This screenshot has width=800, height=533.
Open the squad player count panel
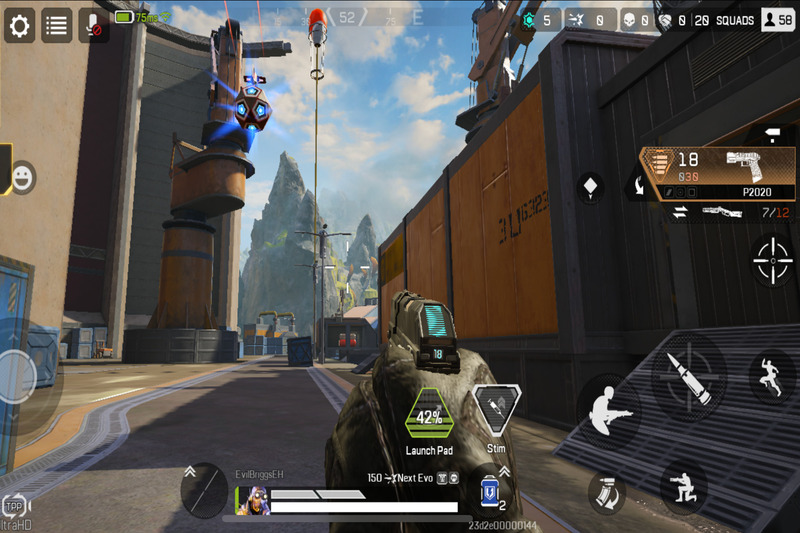pyautogui.click(x=777, y=19)
